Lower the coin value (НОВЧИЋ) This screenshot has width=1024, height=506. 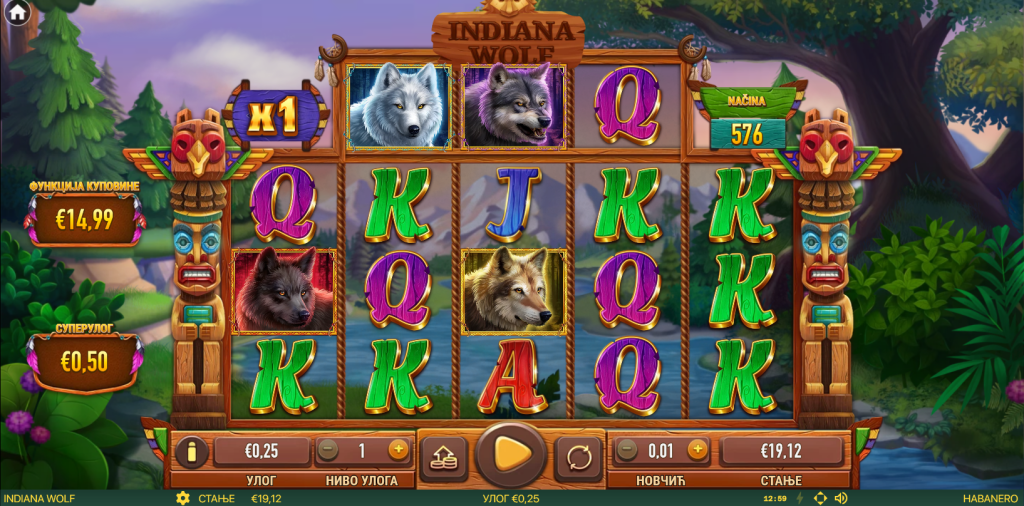pos(628,450)
